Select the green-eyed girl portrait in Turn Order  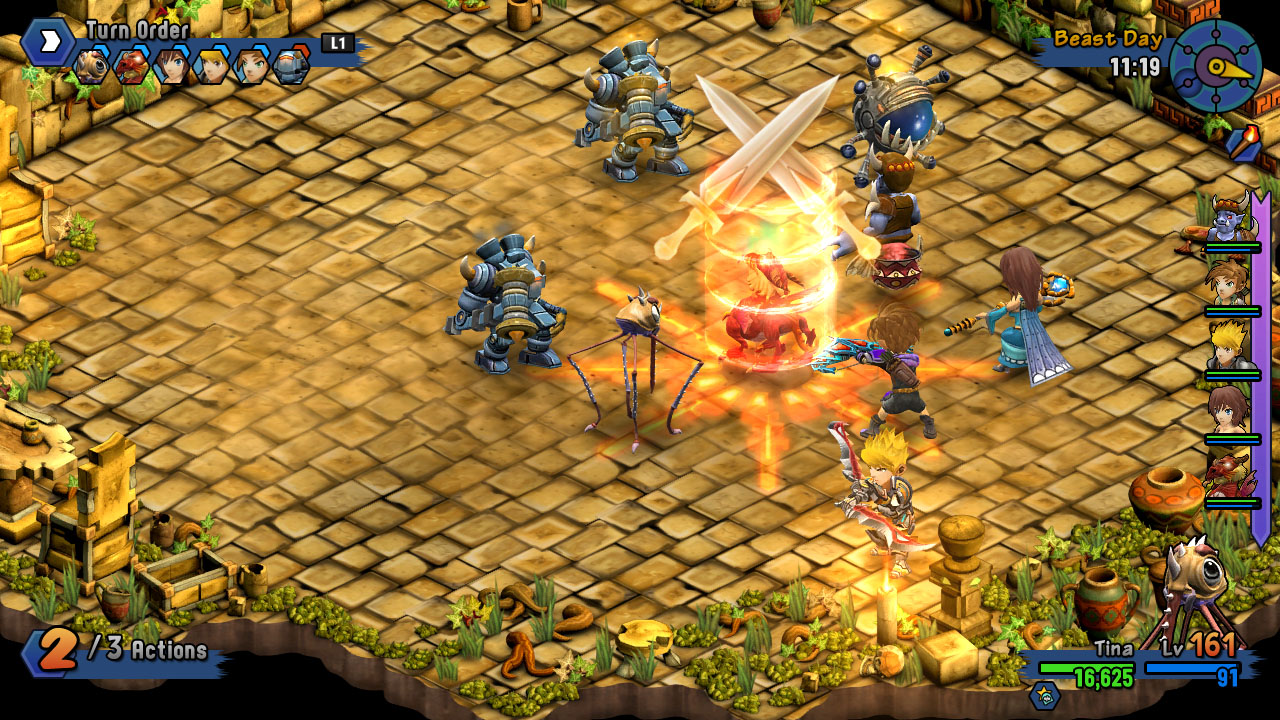[251, 66]
